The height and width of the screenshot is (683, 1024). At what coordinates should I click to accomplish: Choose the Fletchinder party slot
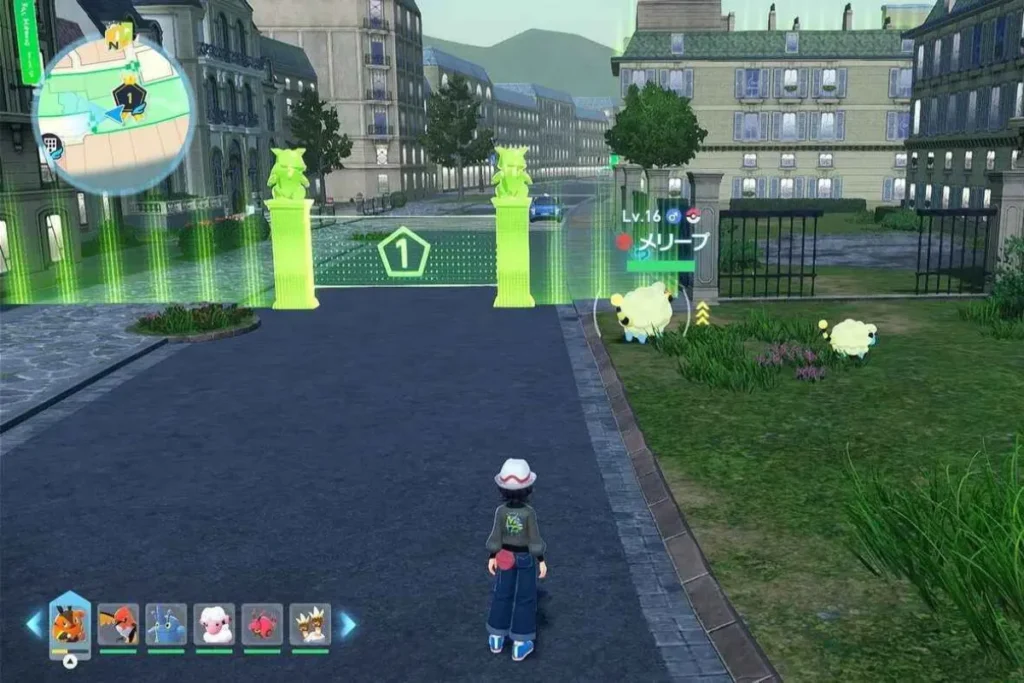click(118, 624)
